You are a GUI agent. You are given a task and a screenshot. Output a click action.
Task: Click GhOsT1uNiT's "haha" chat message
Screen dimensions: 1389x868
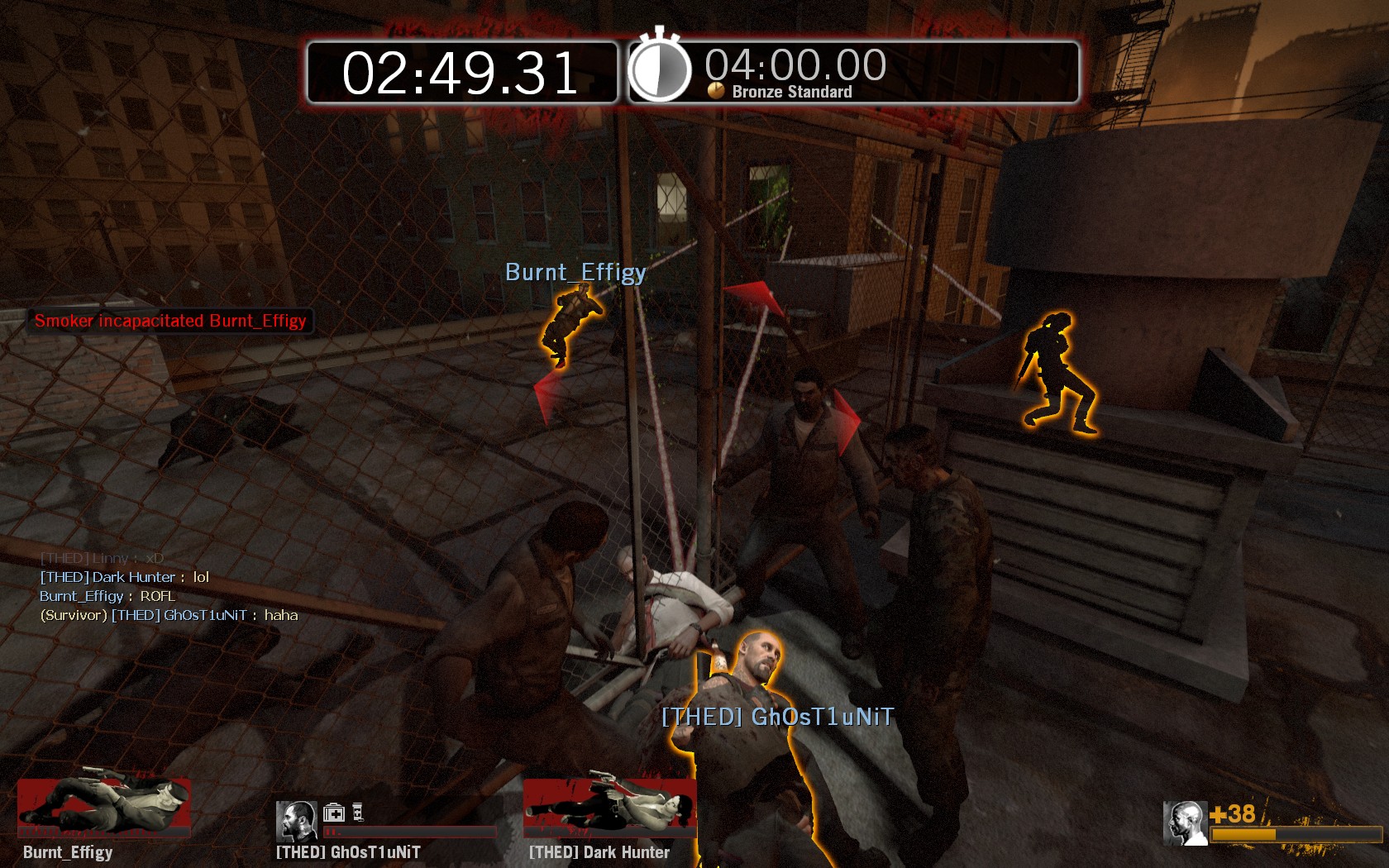169,615
